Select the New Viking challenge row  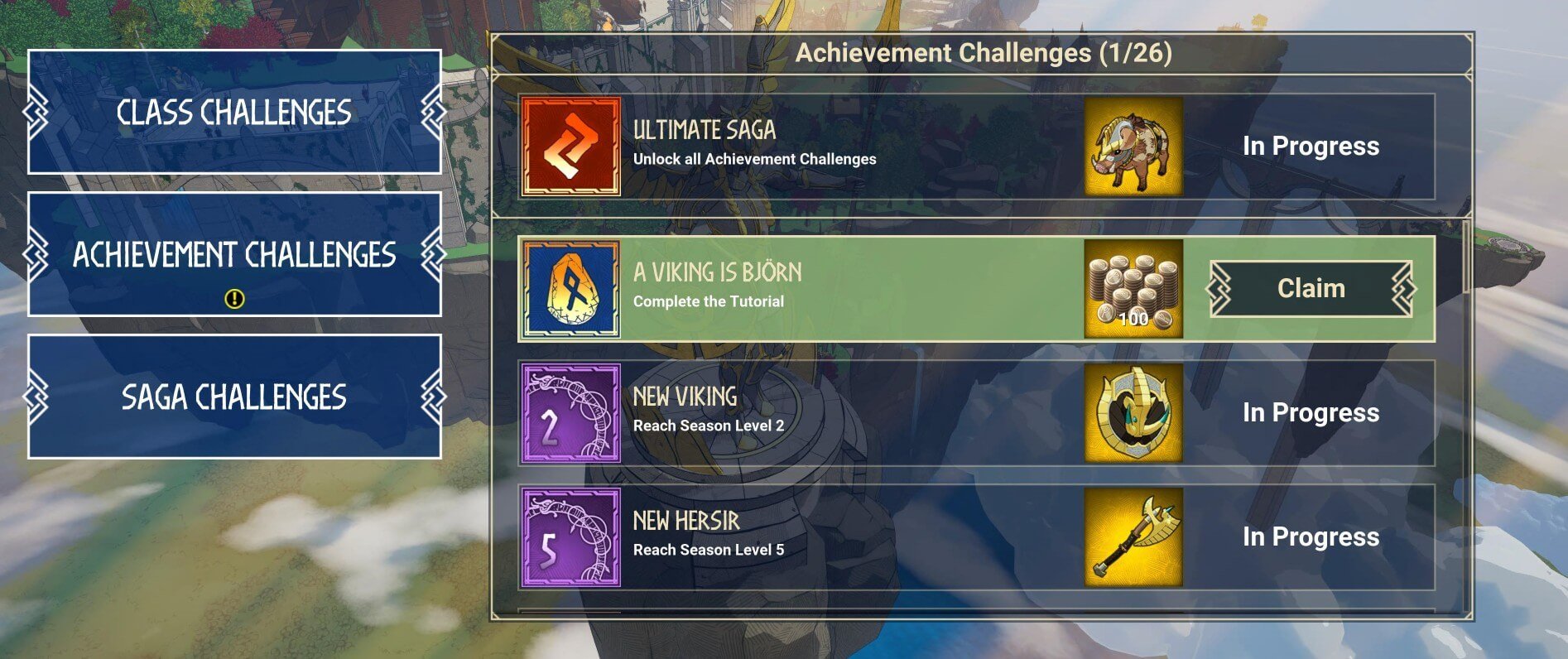coord(828,412)
